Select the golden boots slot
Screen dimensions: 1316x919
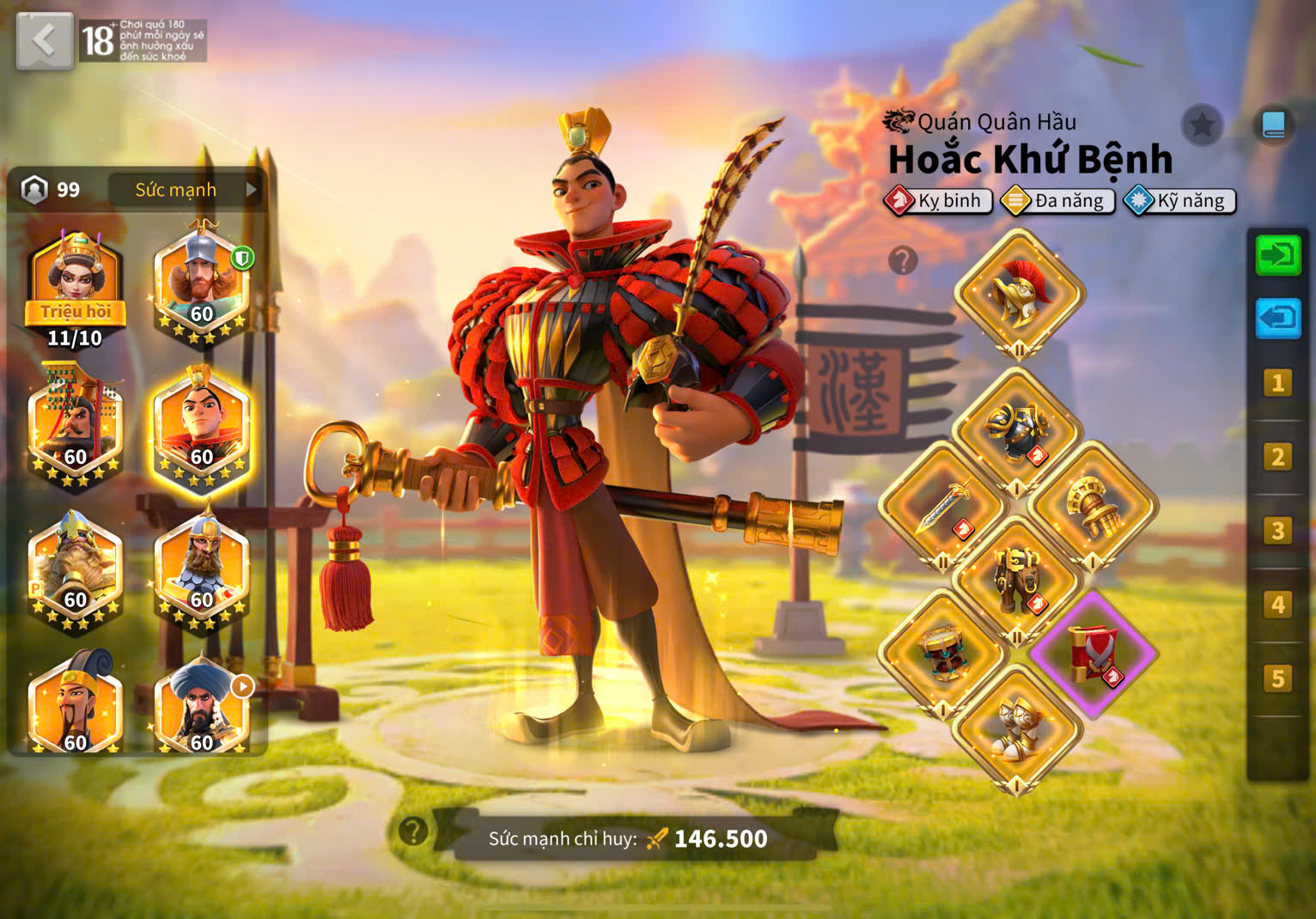1018,728
